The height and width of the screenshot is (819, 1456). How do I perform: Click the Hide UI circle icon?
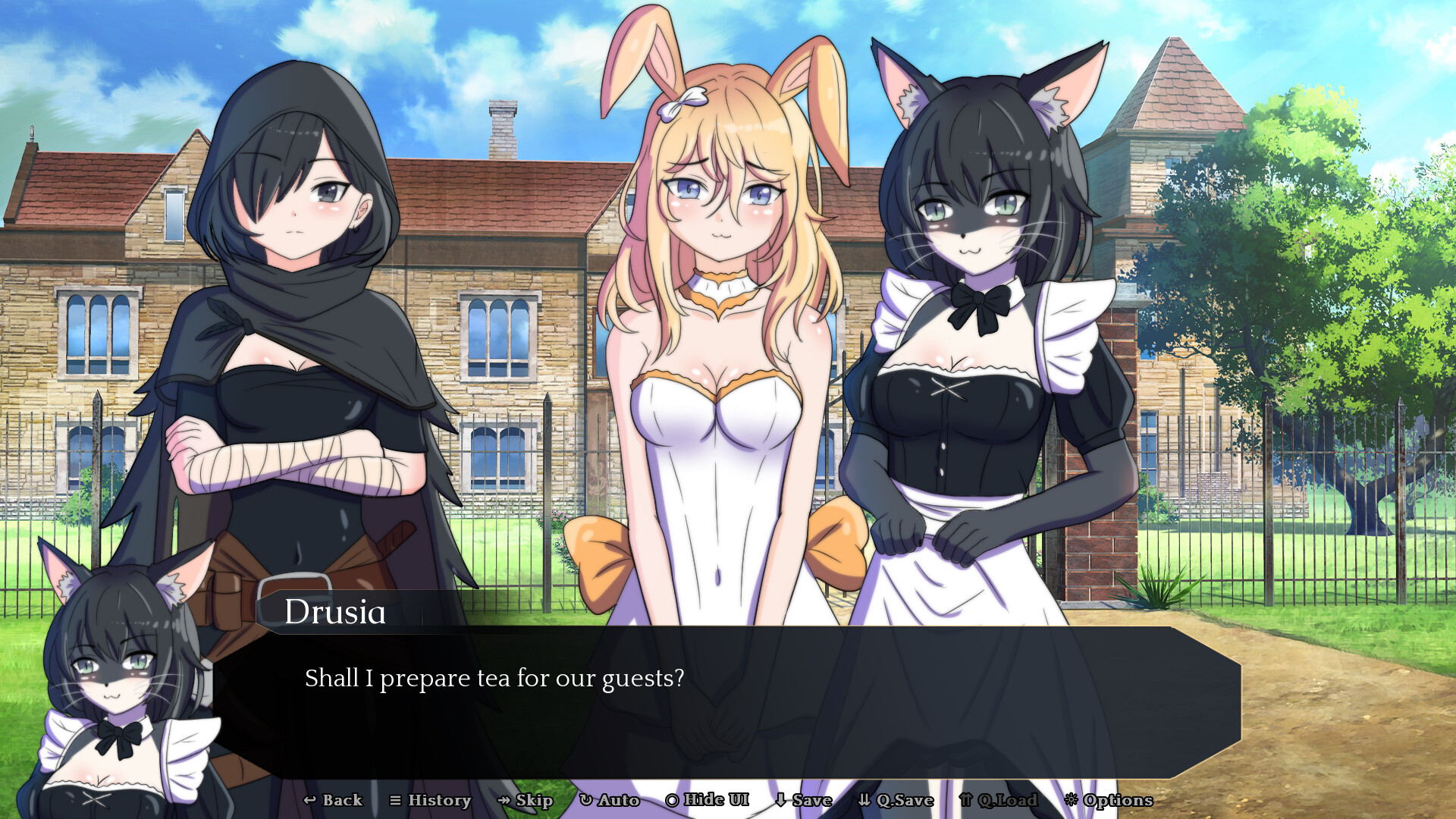click(671, 800)
